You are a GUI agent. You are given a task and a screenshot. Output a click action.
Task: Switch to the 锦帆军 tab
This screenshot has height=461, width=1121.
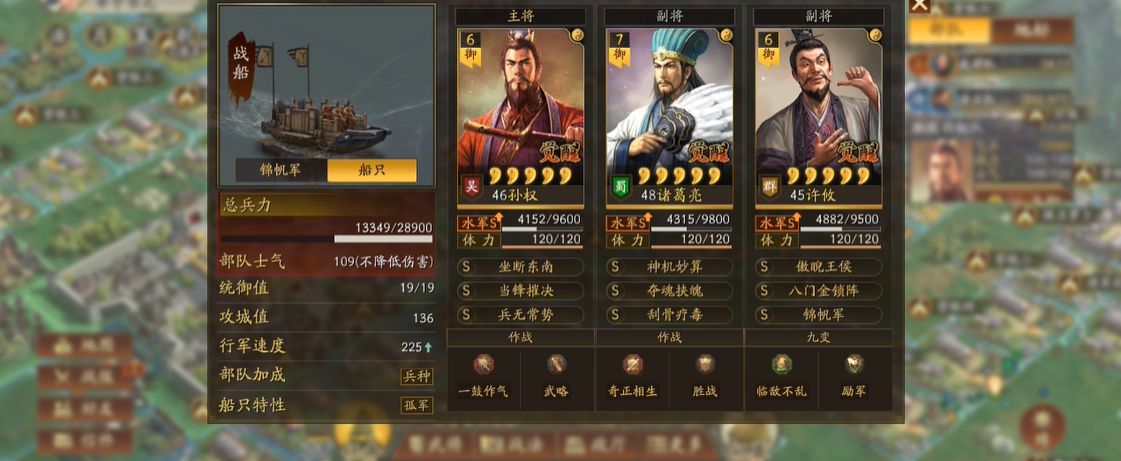(x=281, y=170)
